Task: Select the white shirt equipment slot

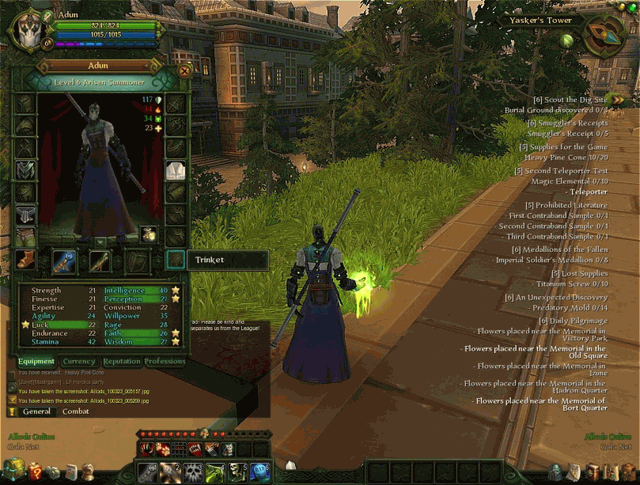Action: pos(176,171)
